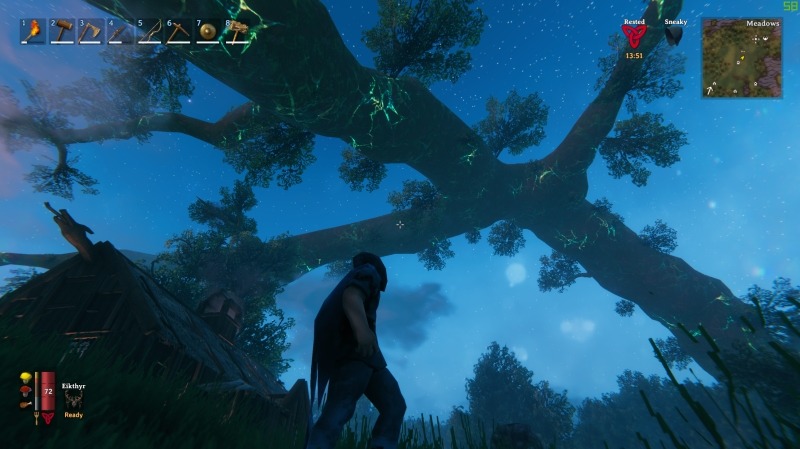Equip the bow in hotbar slot 5
800x449 pixels.
point(150,31)
